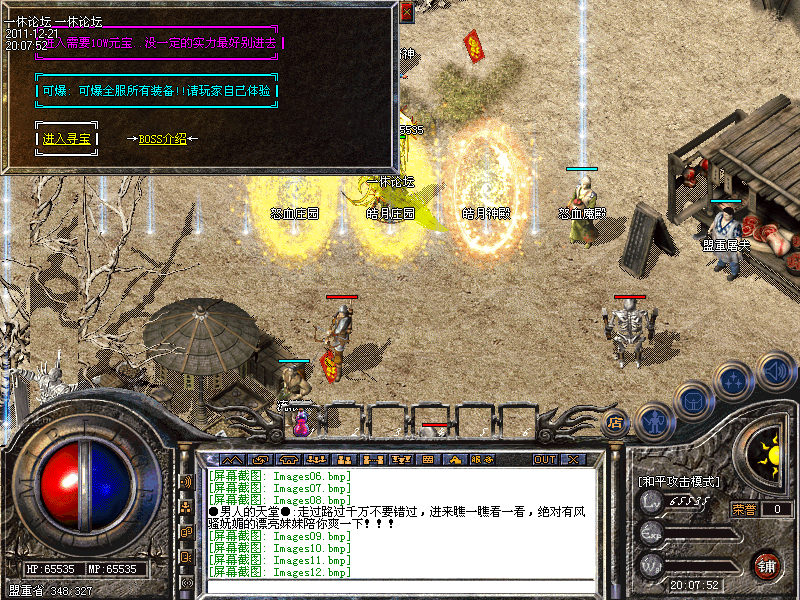800x600 pixels.
Task: Open the character equipment round icon
Action: 654,421
